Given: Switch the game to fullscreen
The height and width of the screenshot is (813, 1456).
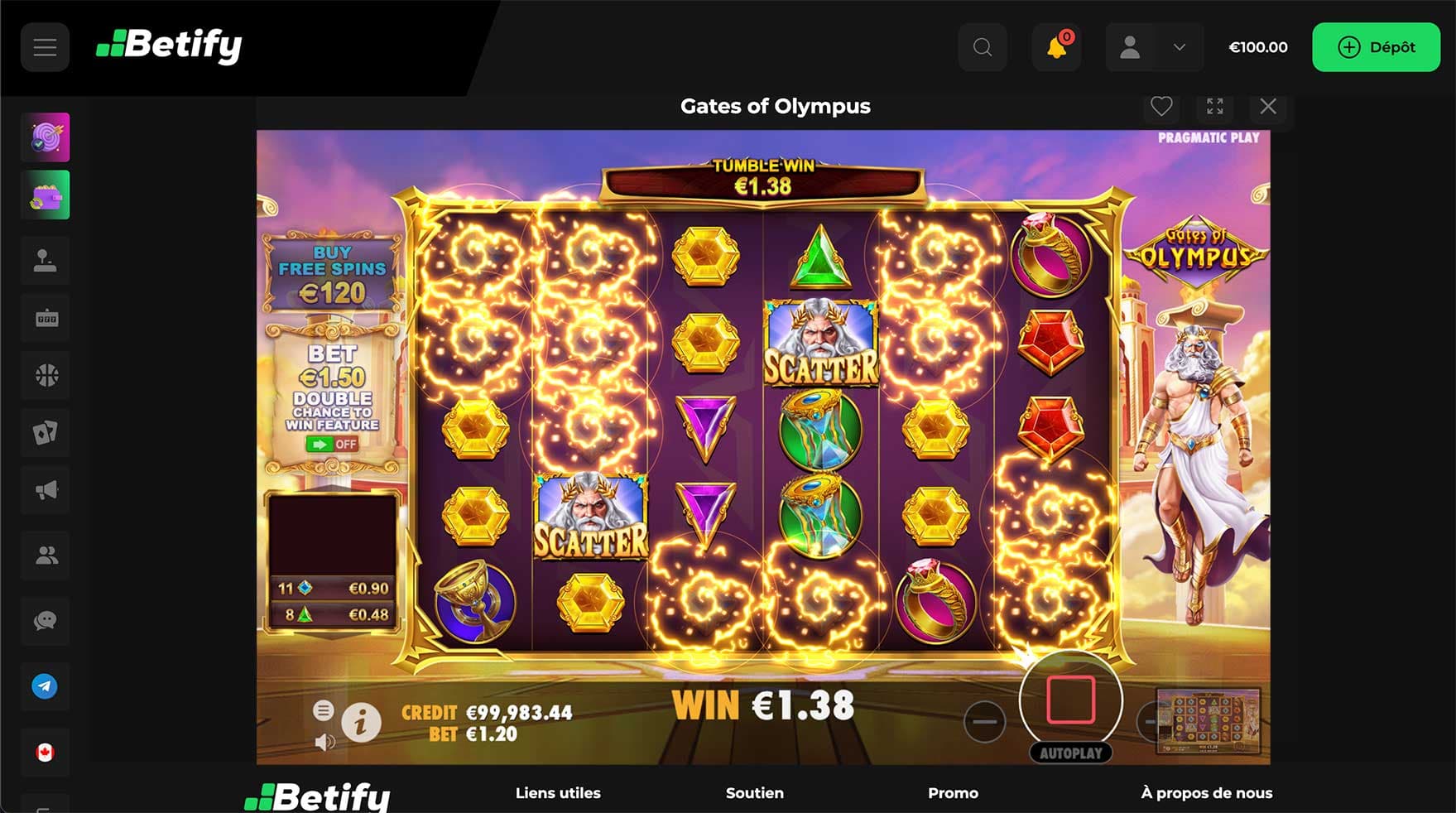Looking at the screenshot, I should click(x=1214, y=106).
